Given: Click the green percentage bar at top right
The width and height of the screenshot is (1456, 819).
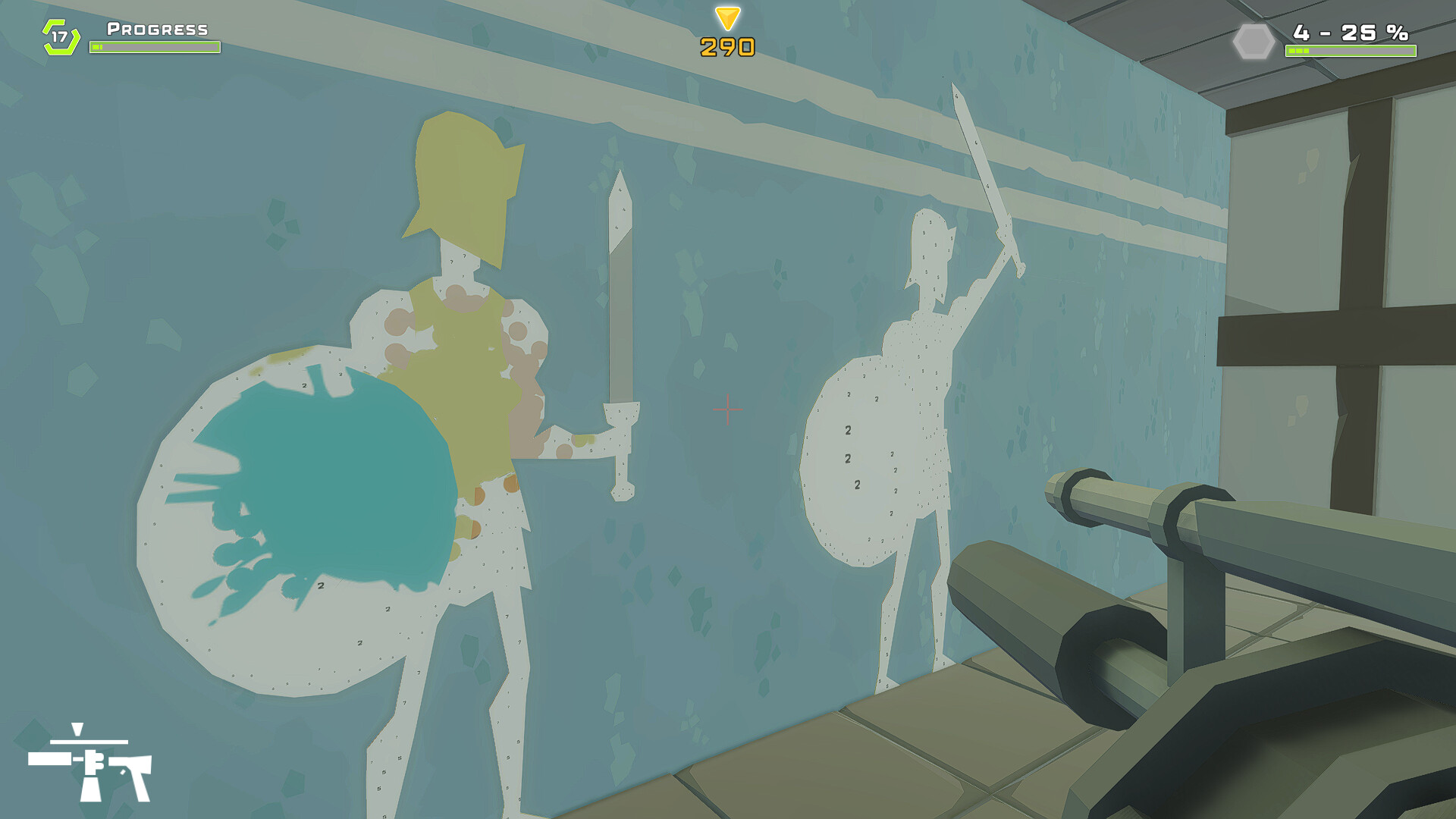Looking at the screenshot, I should tap(1350, 49).
